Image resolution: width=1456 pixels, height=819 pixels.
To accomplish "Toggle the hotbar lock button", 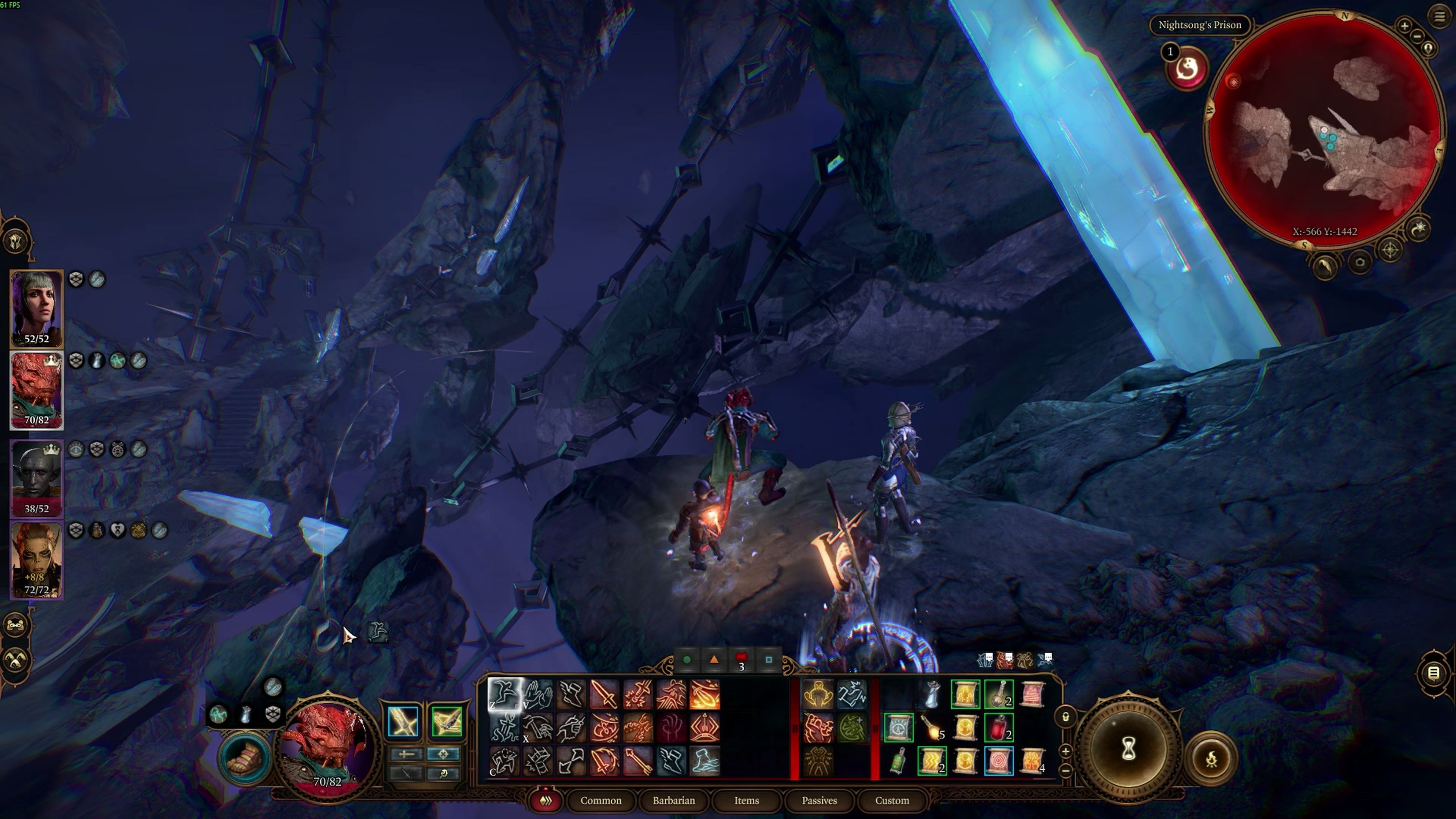I will point(1065,717).
